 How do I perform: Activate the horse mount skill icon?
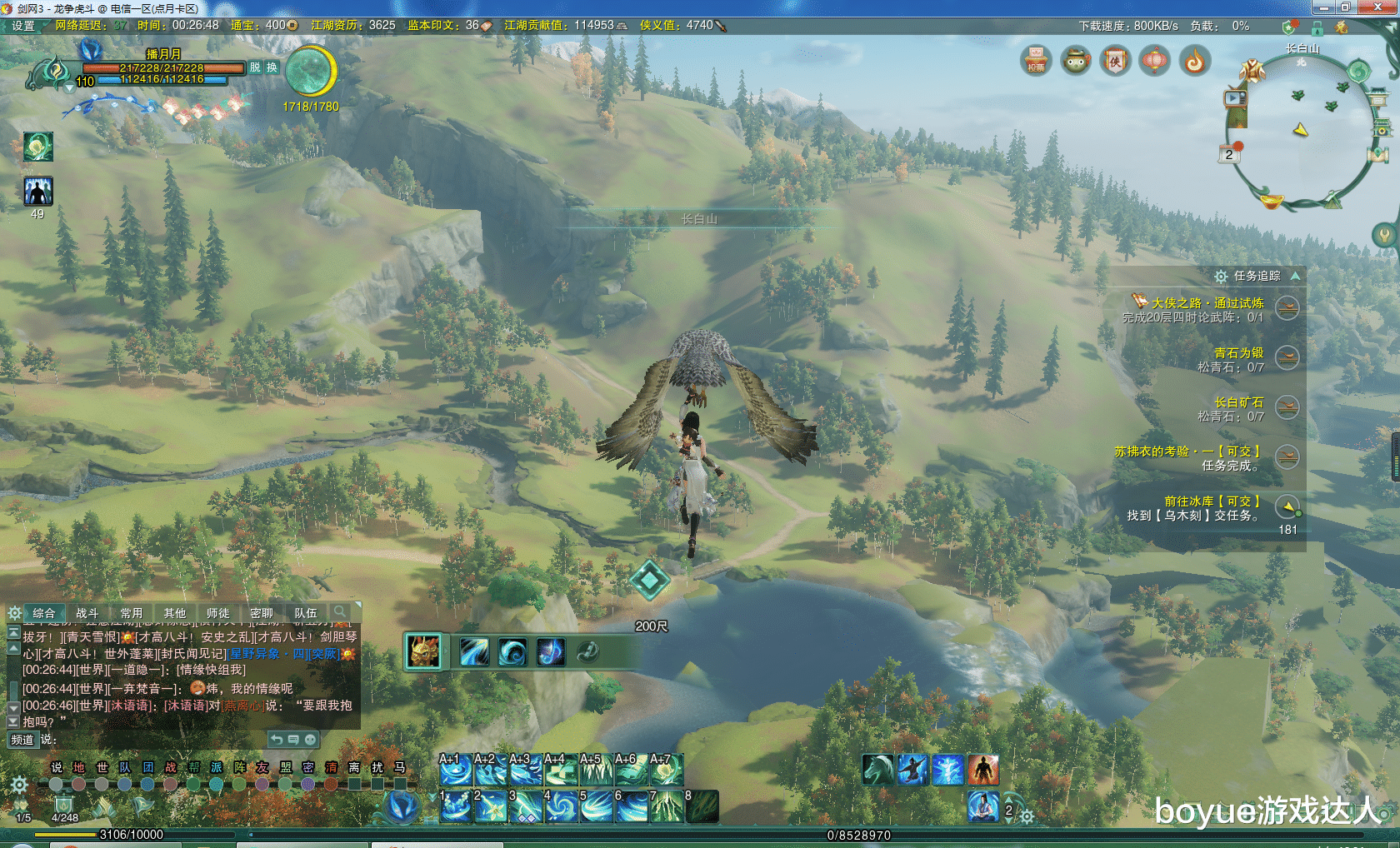click(x=877, y=770)
